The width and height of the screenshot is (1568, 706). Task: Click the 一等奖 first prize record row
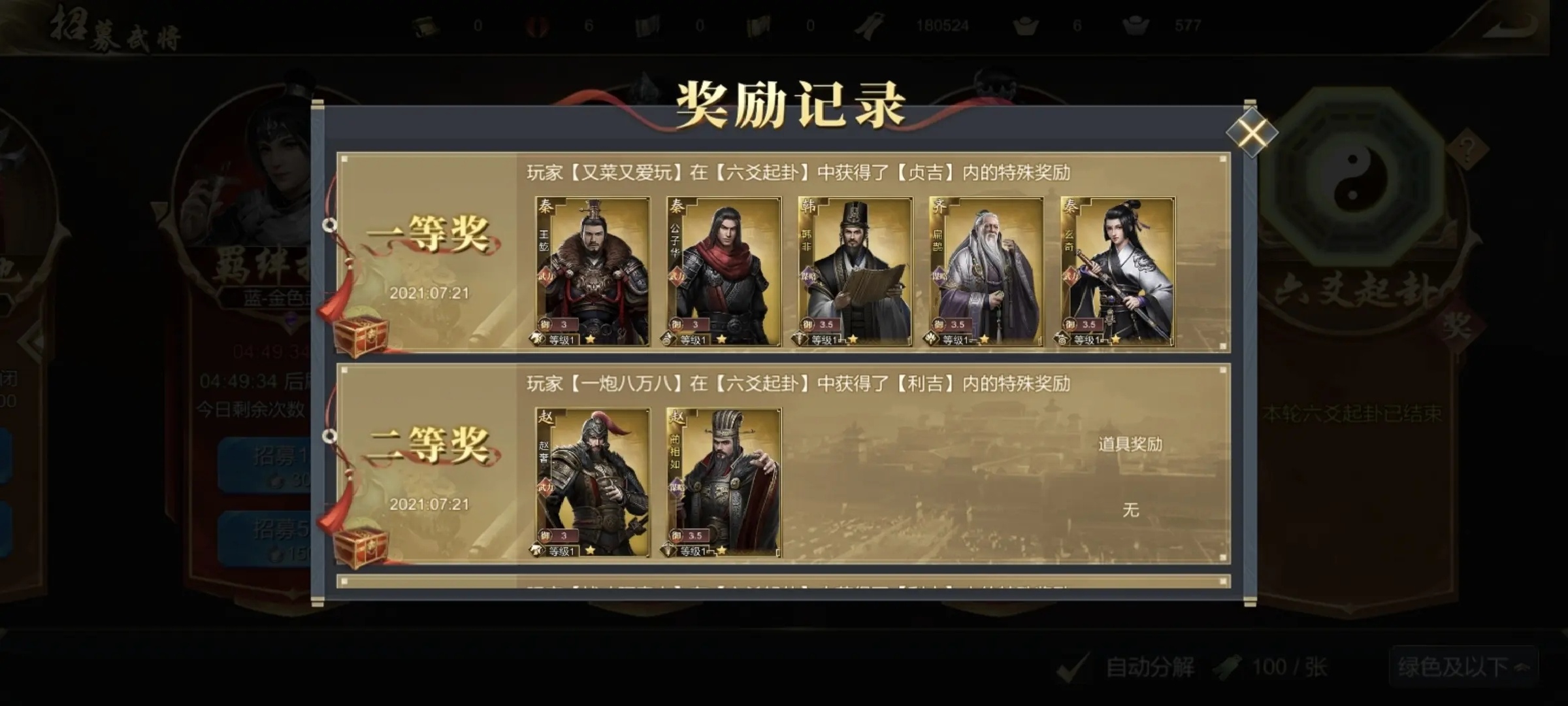tap(428, 253)
